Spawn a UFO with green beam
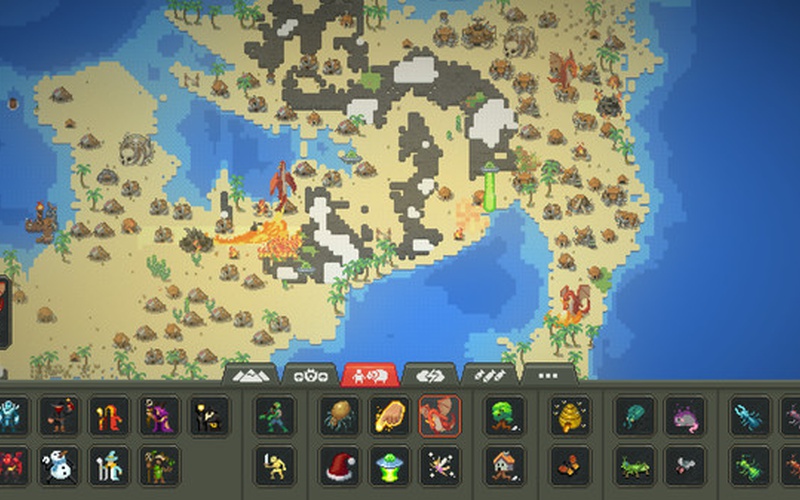 point(389,465)
